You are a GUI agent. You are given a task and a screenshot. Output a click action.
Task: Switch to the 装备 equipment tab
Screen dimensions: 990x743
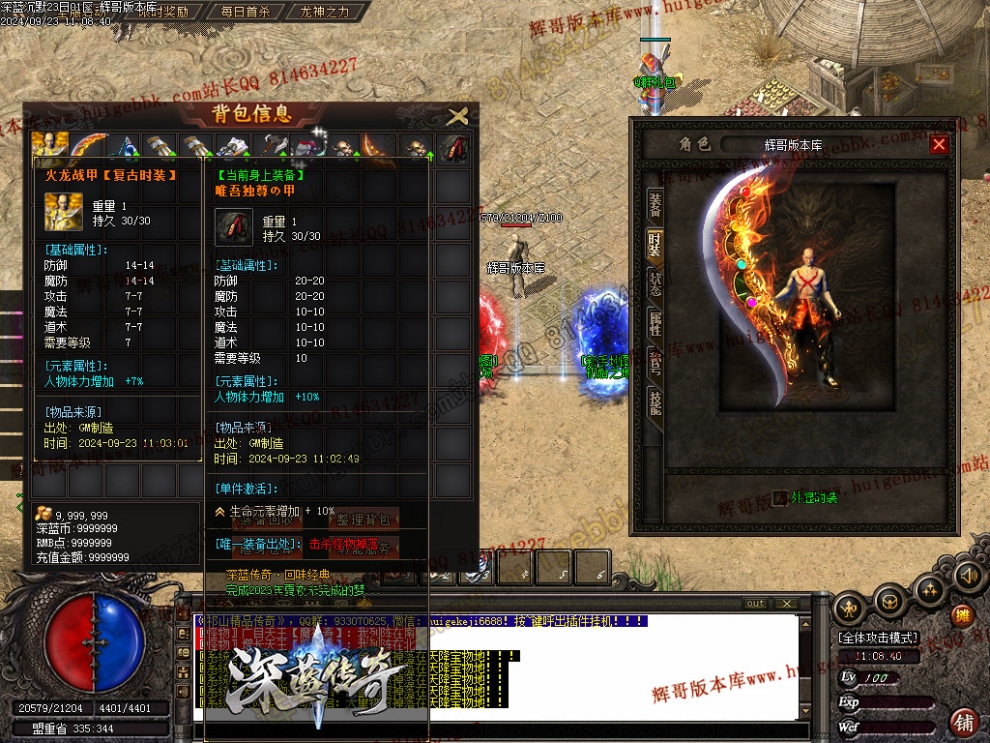(655, 205)
